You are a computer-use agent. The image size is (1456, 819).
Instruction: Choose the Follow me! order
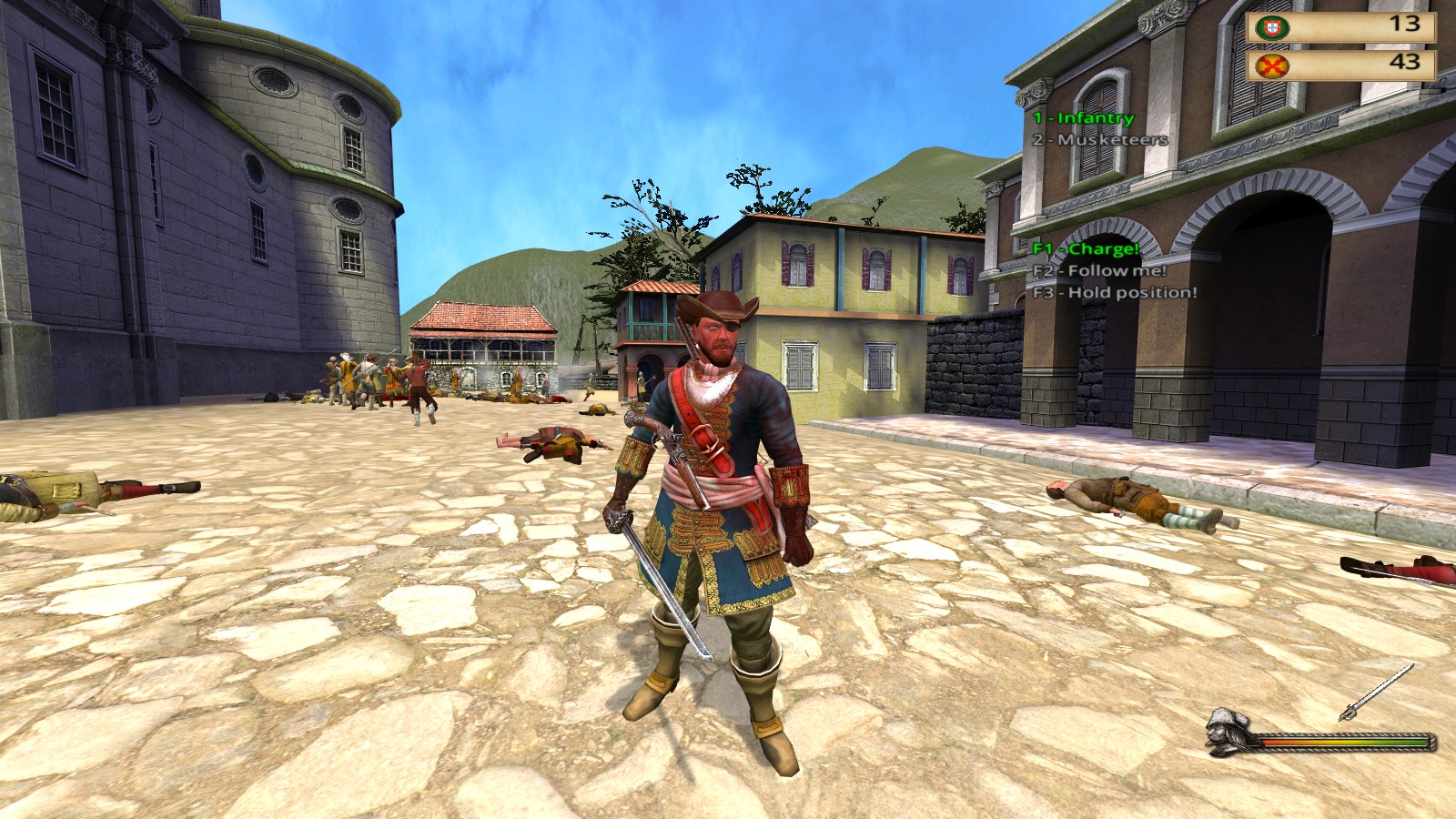coord(1098,271)
